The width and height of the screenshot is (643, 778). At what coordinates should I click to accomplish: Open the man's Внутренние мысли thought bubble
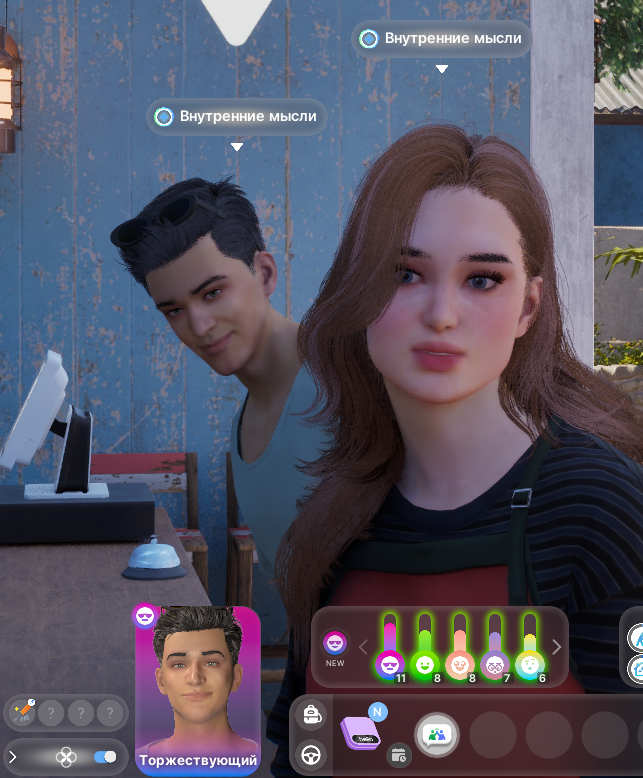click(237, 117)
